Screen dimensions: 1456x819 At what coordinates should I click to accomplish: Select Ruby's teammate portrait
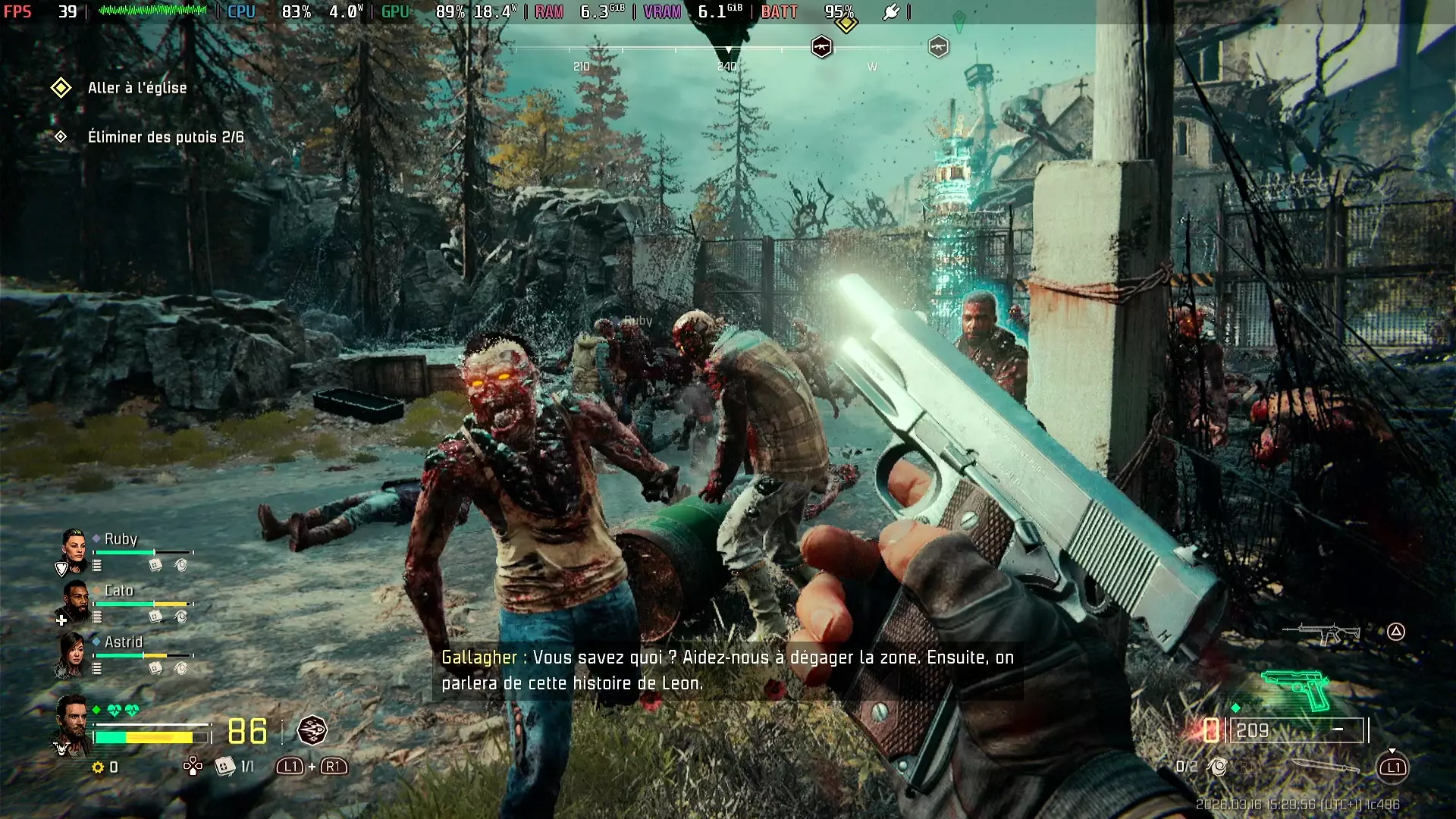[x=74, y=549]
